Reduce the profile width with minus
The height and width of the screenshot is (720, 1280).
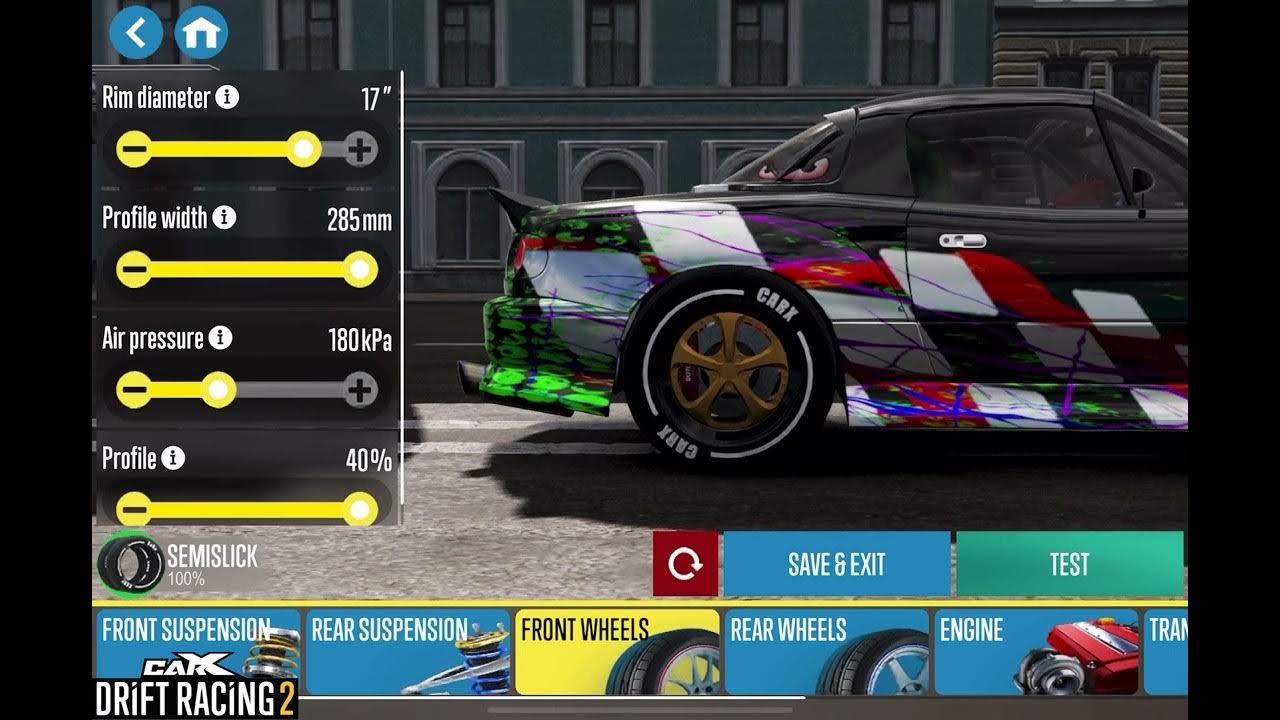pos(134,269)
